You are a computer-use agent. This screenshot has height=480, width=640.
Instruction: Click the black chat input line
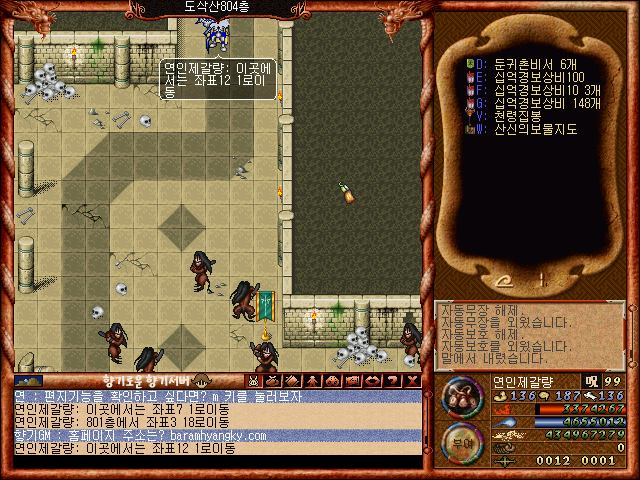(x=217, y=463)
